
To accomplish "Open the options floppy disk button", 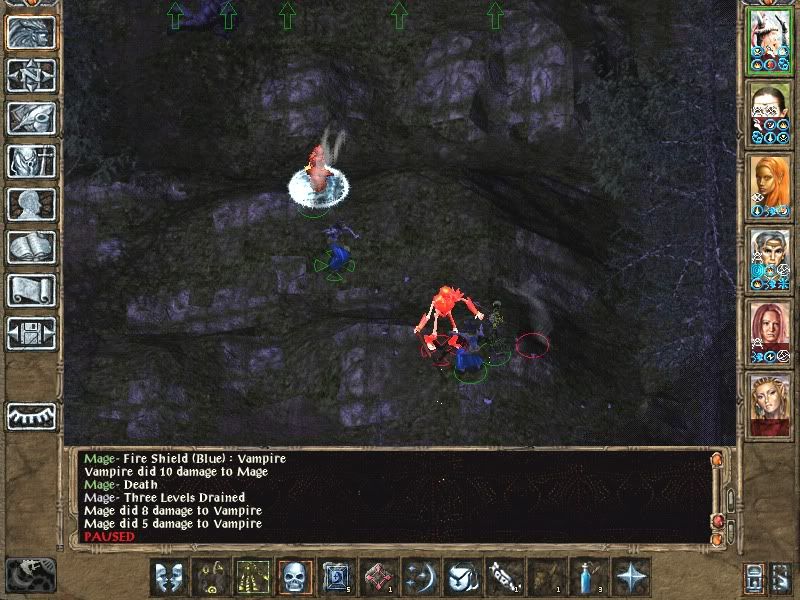I will 31,333.
